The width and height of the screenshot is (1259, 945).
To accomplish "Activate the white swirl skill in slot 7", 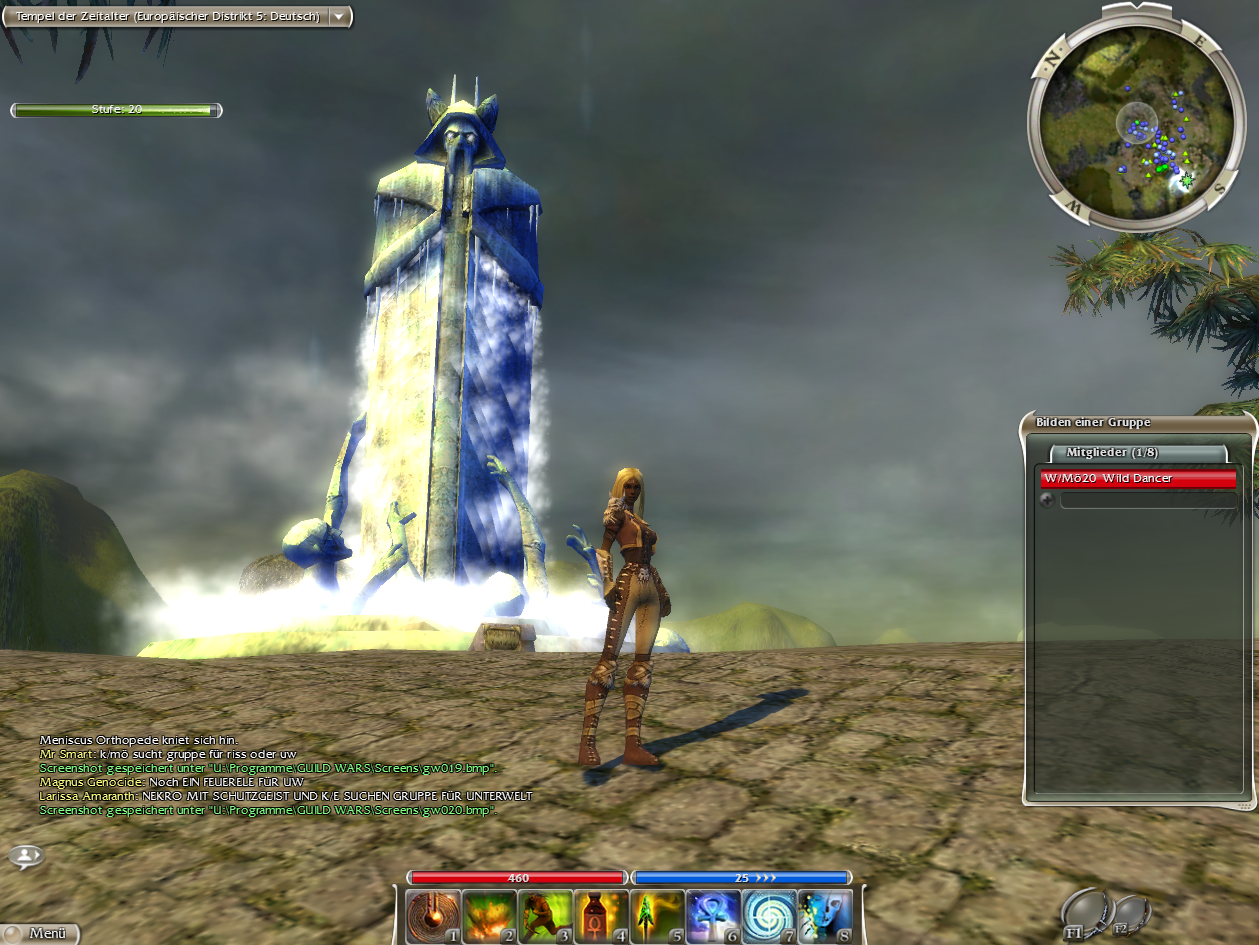I will pyautogui.click(x=770, y=916).
